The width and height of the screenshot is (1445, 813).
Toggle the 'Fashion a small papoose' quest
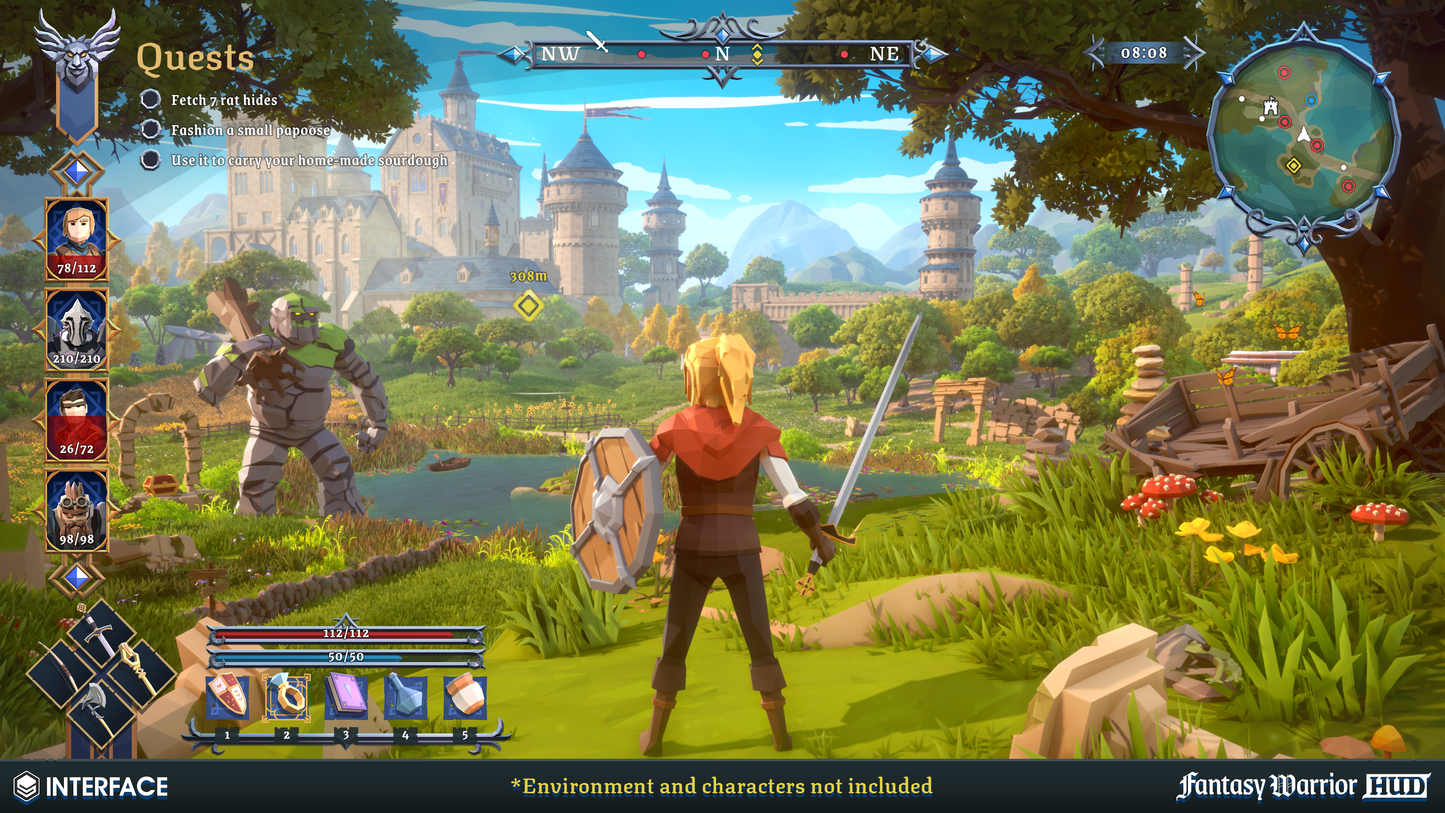tap(150, 129)
